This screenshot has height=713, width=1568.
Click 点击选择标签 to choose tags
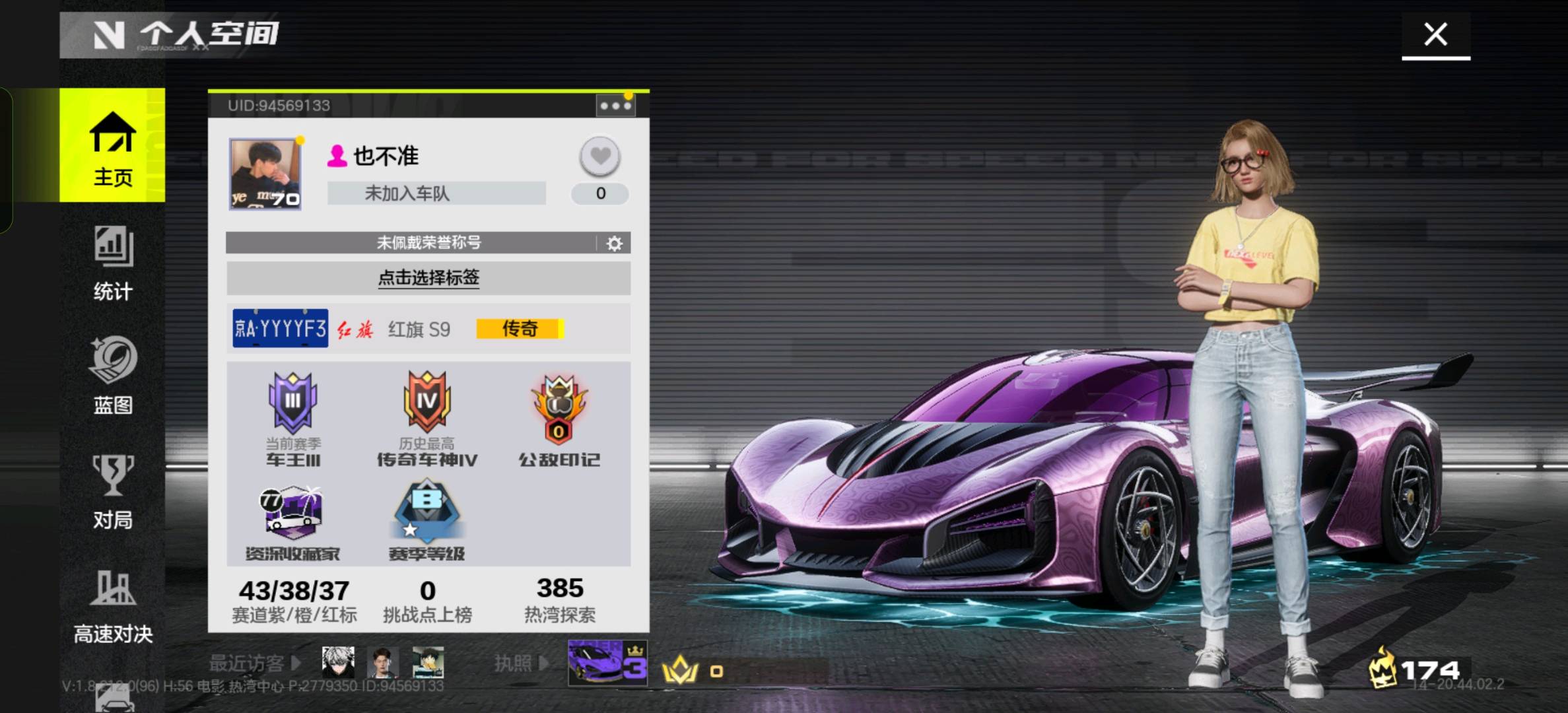(x=428, y=278)
